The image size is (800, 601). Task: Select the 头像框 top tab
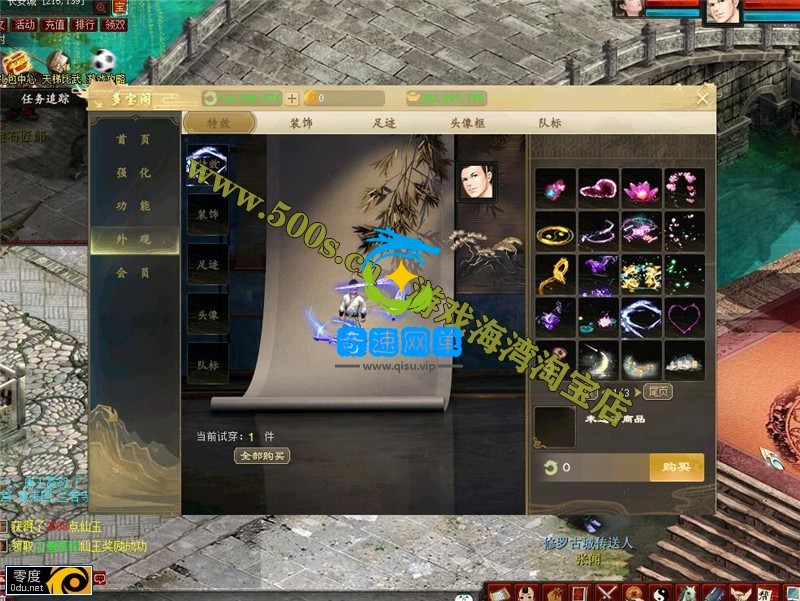(467, 123)
